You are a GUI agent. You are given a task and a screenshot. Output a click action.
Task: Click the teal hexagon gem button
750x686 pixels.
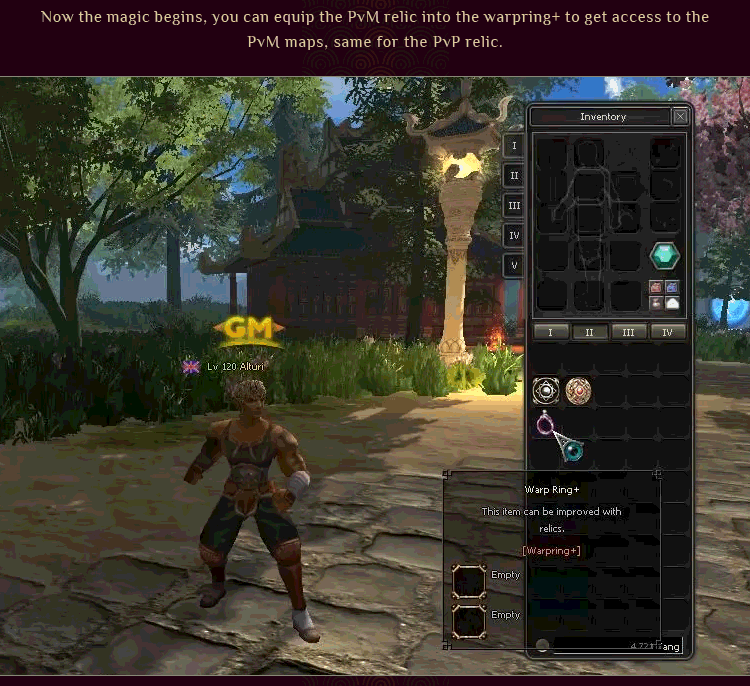point(665,256)
